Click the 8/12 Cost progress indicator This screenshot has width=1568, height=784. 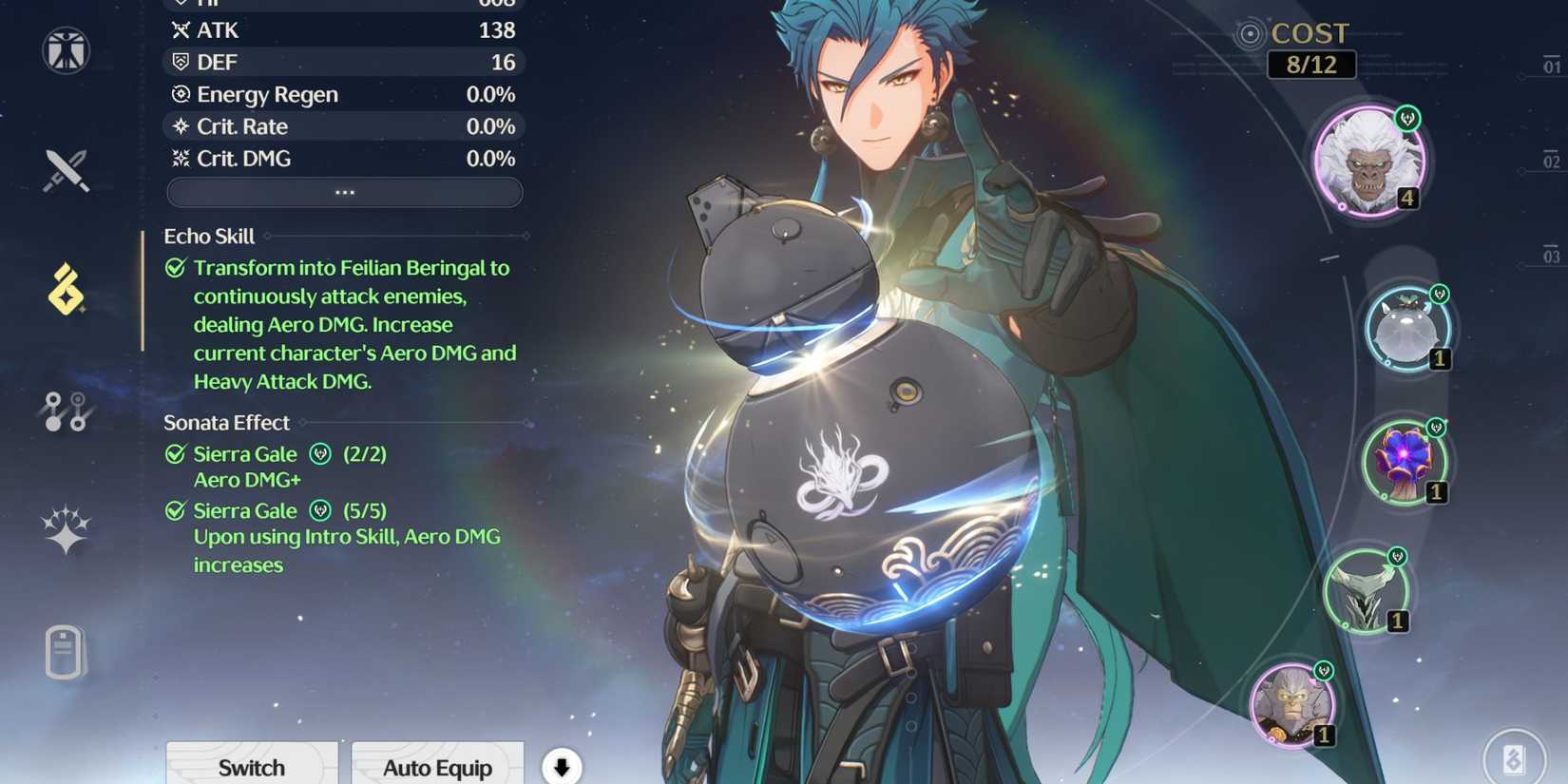[1311, 65]
